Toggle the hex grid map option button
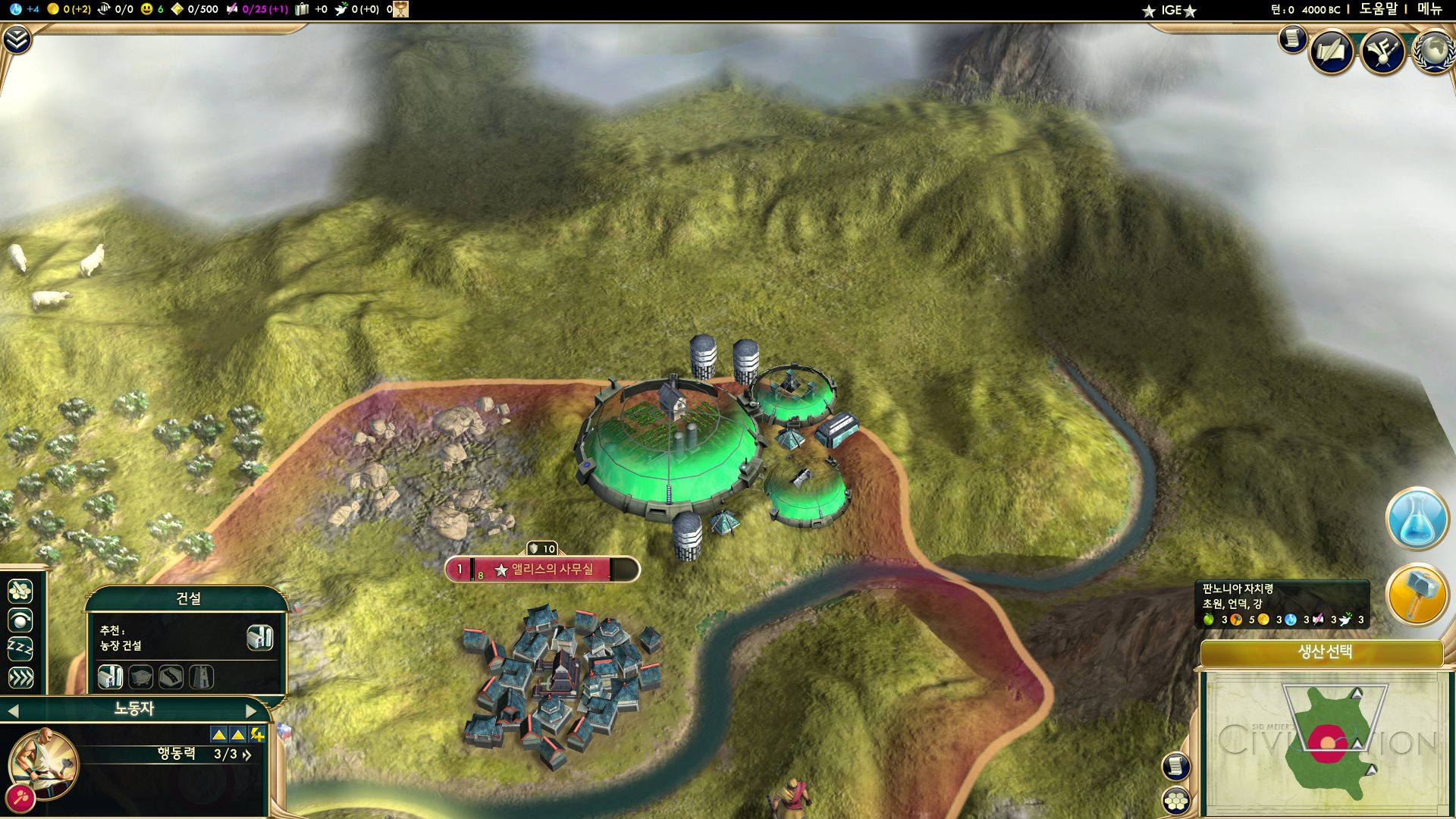 pyautogui.click(x=1176, y=801)
